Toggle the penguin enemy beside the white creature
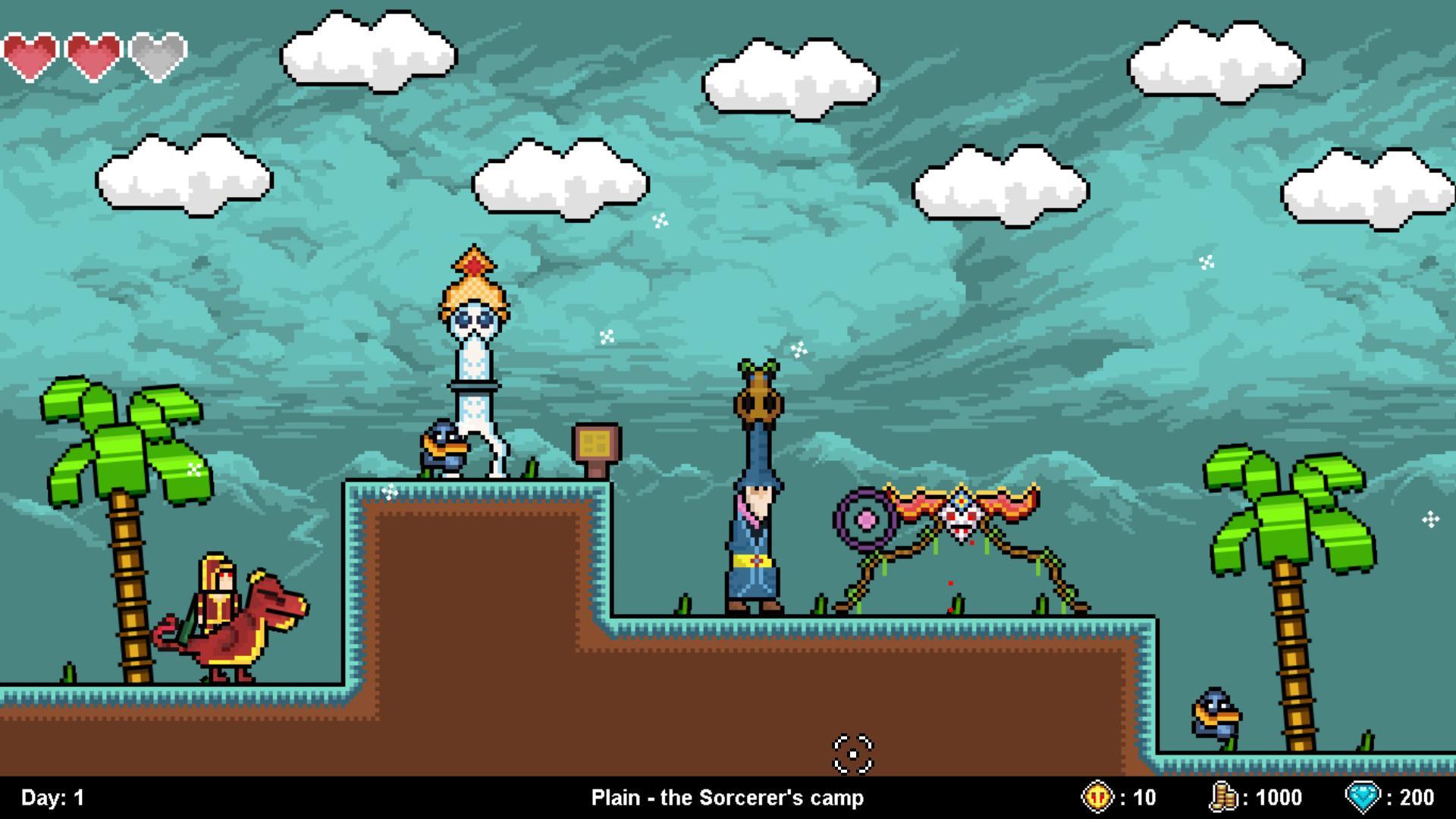1456x819 pixels. pos(446,449)
